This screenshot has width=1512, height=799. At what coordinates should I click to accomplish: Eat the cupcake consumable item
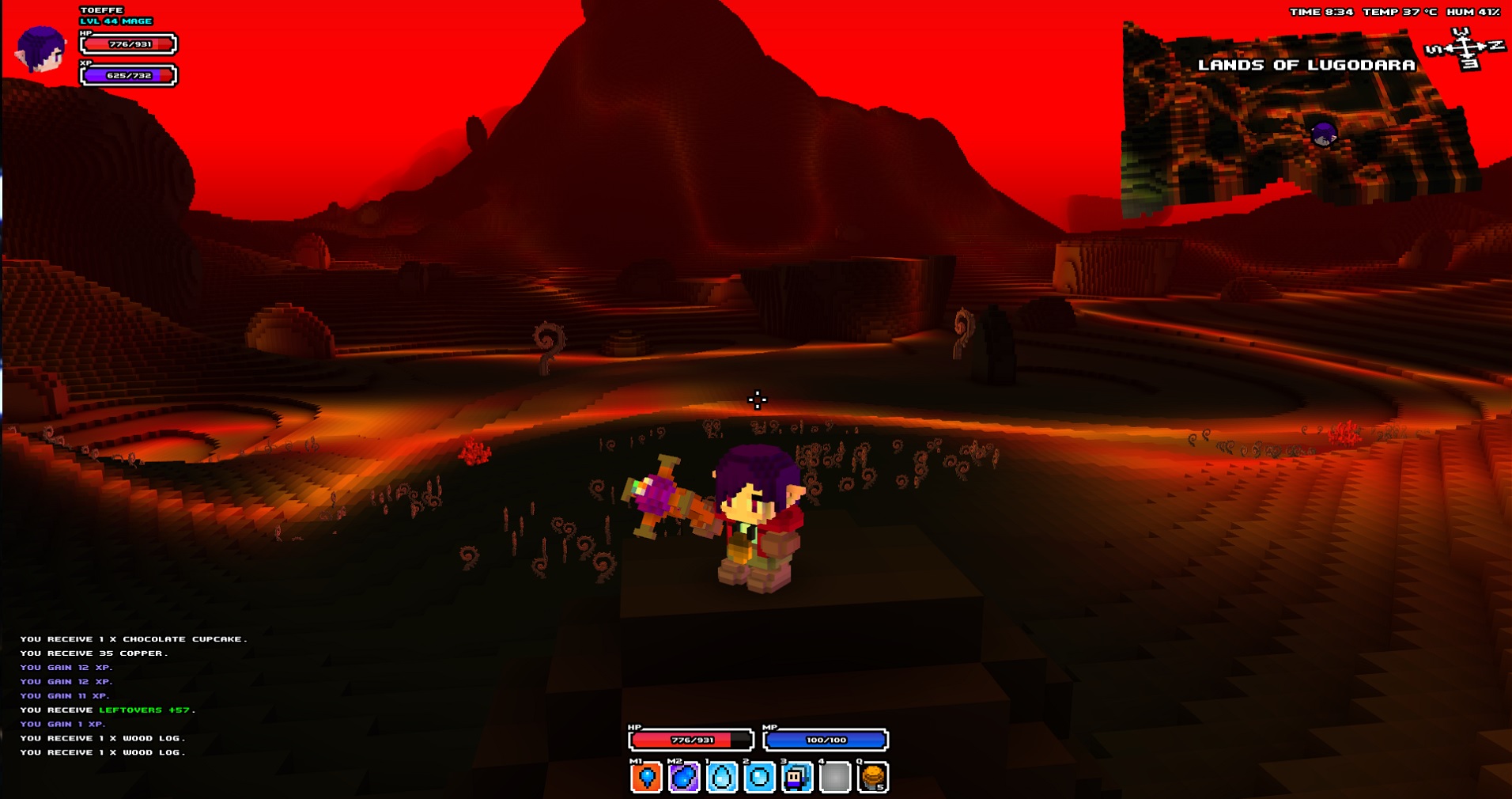873,778
